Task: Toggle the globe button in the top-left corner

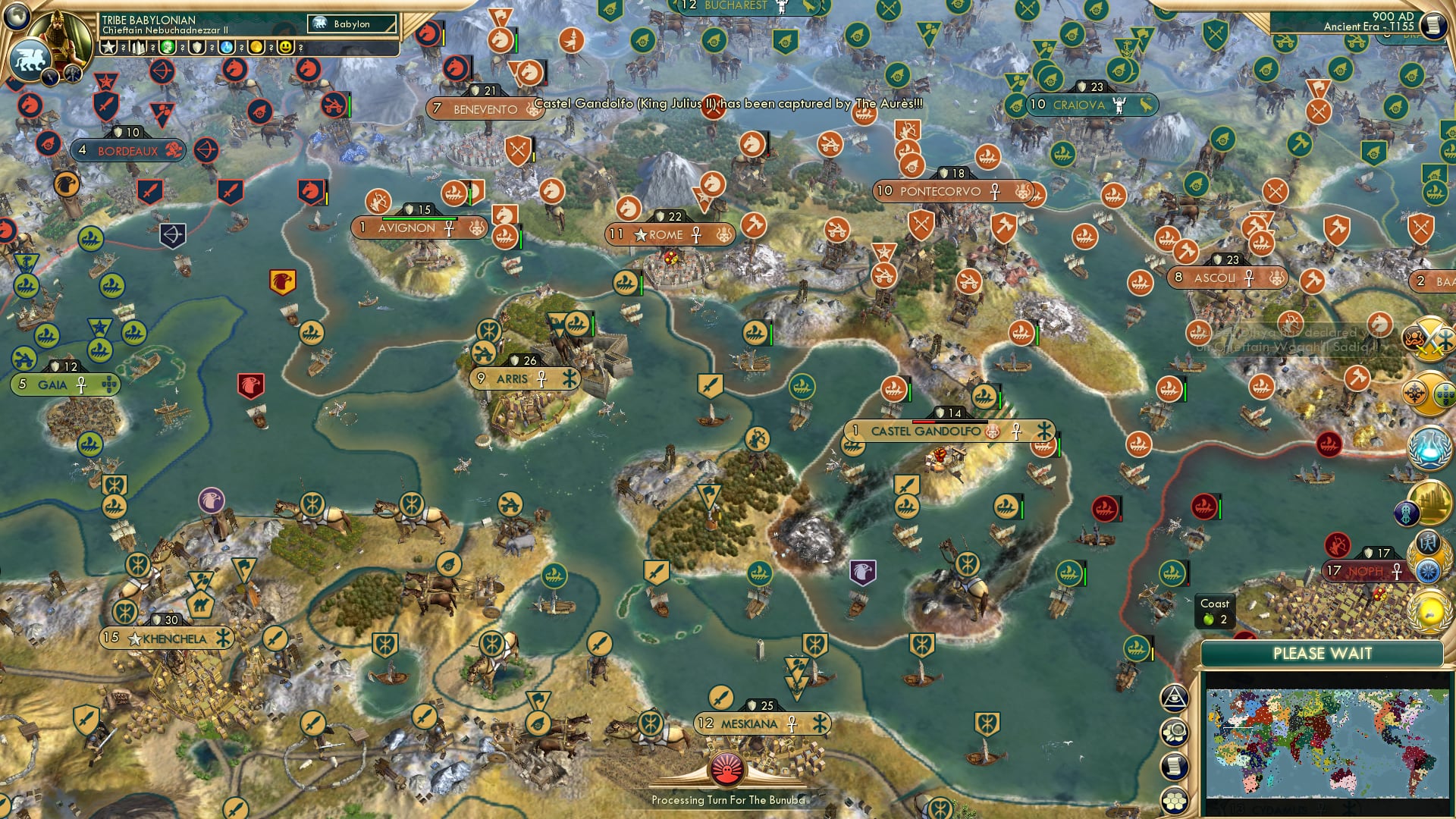Action: tap(16, 17)
